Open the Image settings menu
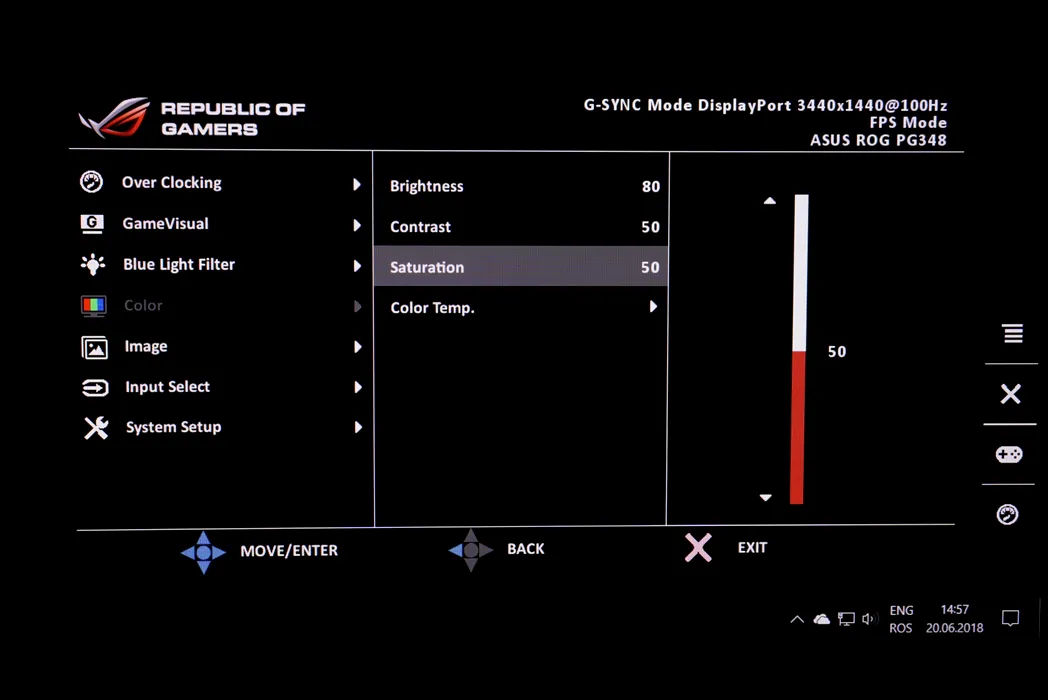1048x700 pixels. (x=146, y=347)
